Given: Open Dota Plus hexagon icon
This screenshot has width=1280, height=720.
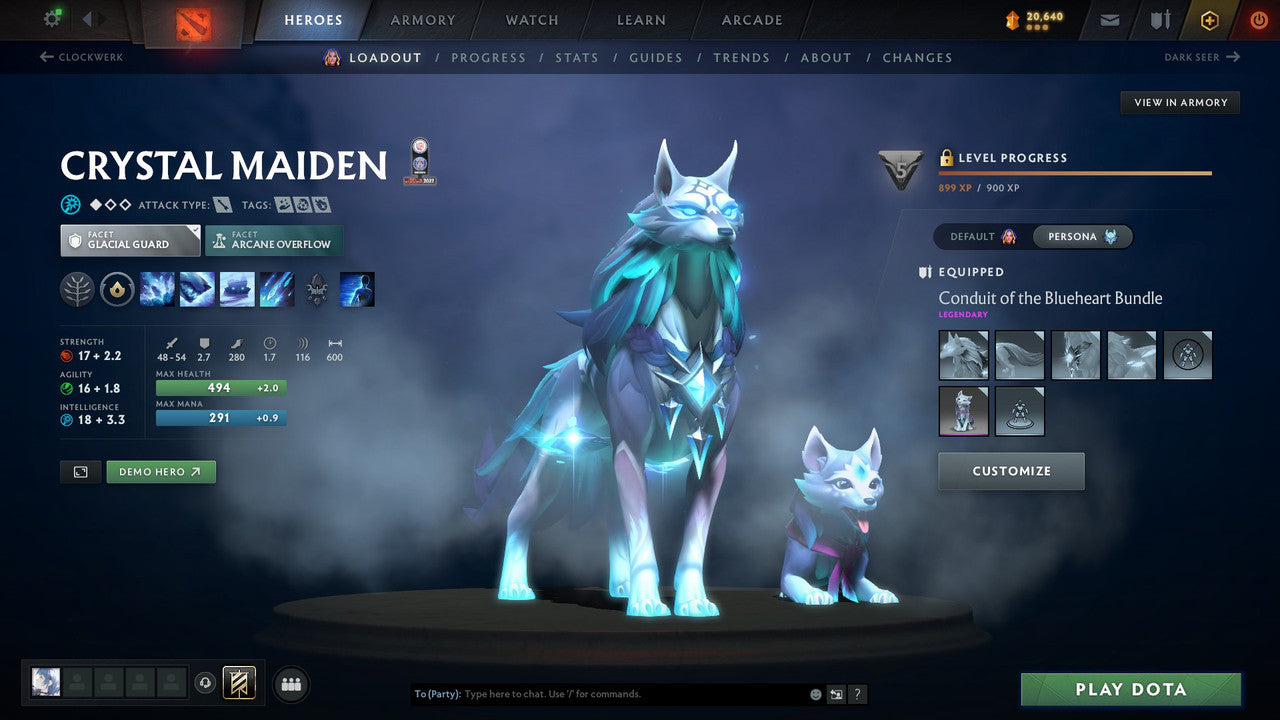Looking at the screenshot, I should point(1209,19).
